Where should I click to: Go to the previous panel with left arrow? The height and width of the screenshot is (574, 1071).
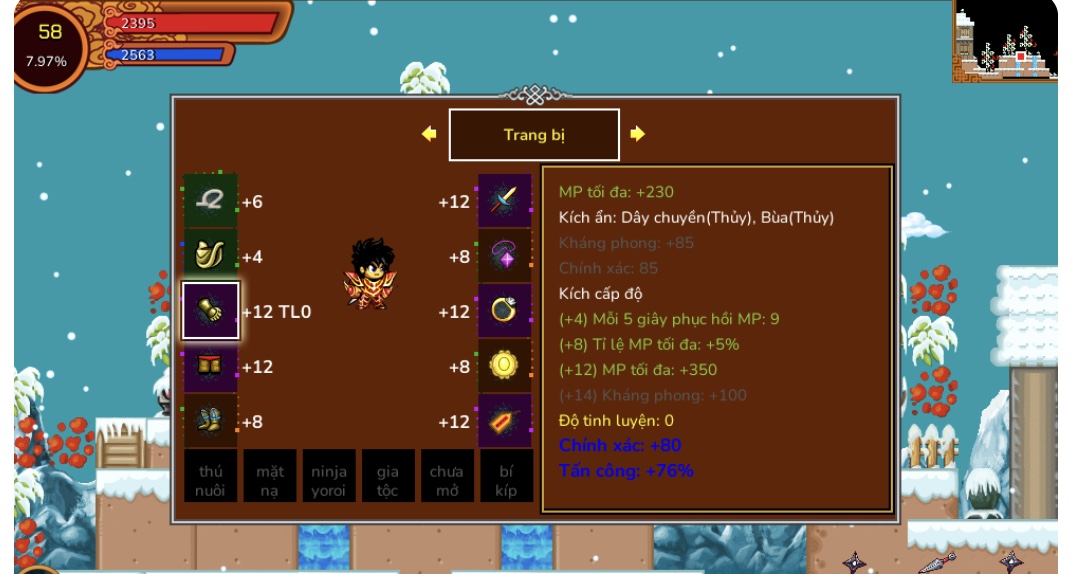click(x=429, y=134)
